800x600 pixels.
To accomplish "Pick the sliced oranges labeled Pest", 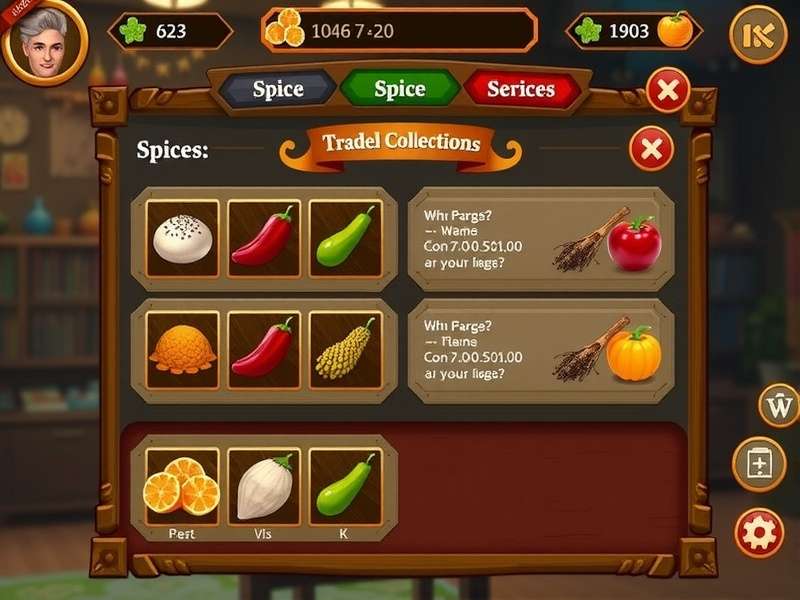I will click(x=183, y=484).
